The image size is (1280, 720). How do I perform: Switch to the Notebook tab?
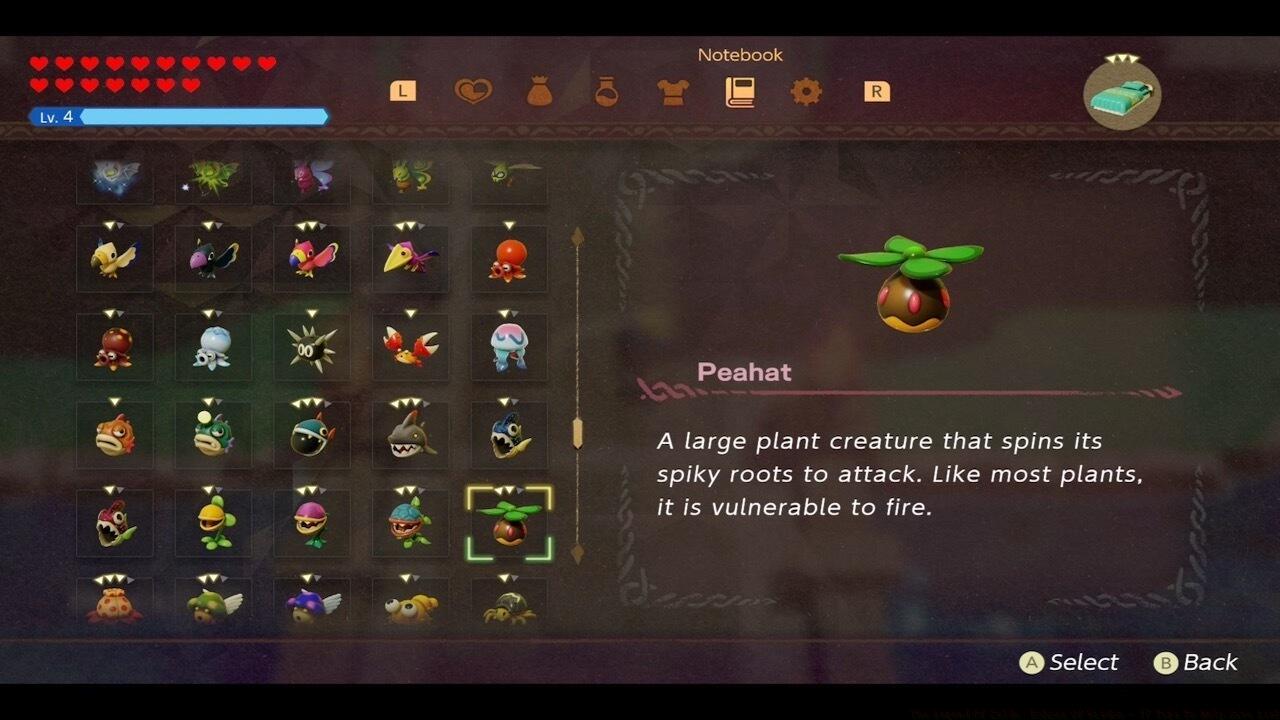tap(740, 91)
